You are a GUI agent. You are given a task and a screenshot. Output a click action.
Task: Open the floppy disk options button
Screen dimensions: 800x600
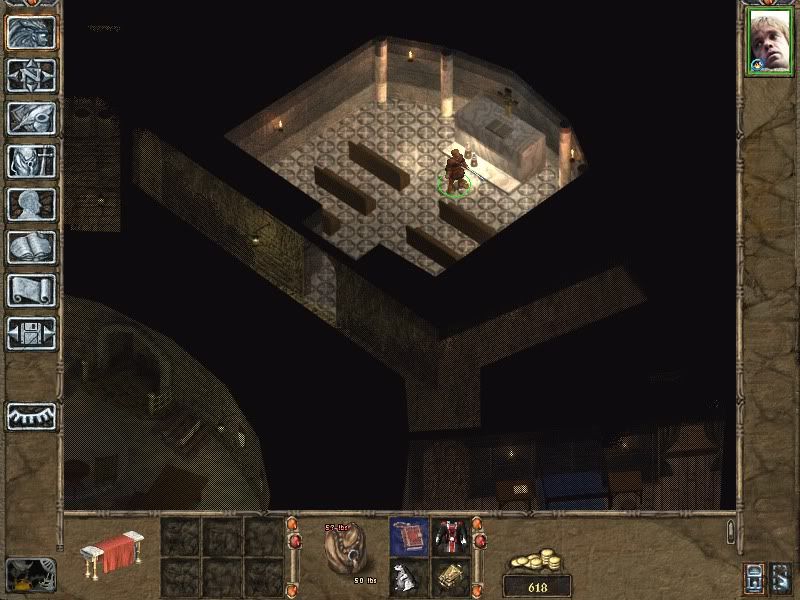click(x=31, y=332)
